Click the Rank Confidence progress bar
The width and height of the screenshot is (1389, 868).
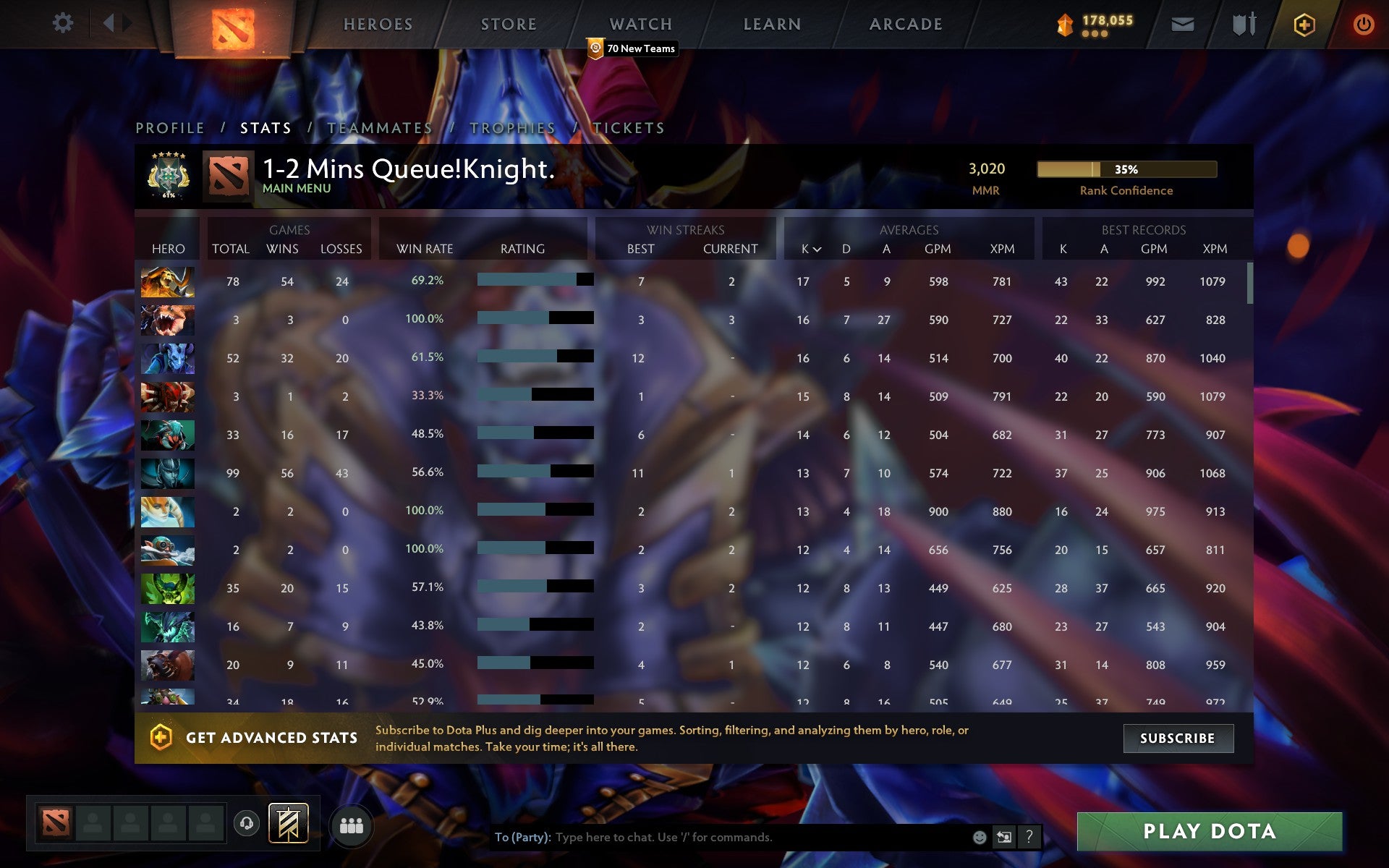click(x=1126, y=169)
